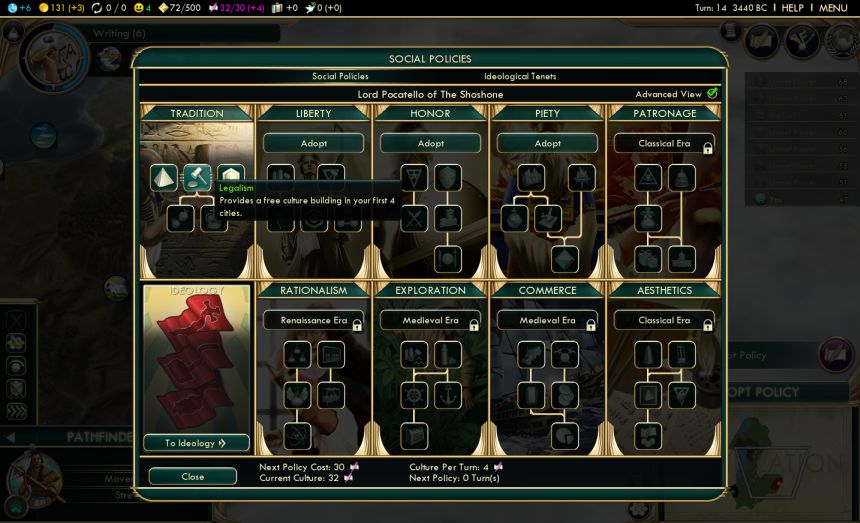Click the locked Patronage Classical Era button
The height and width of the screenshot is (523, 860).
(664, 144)
